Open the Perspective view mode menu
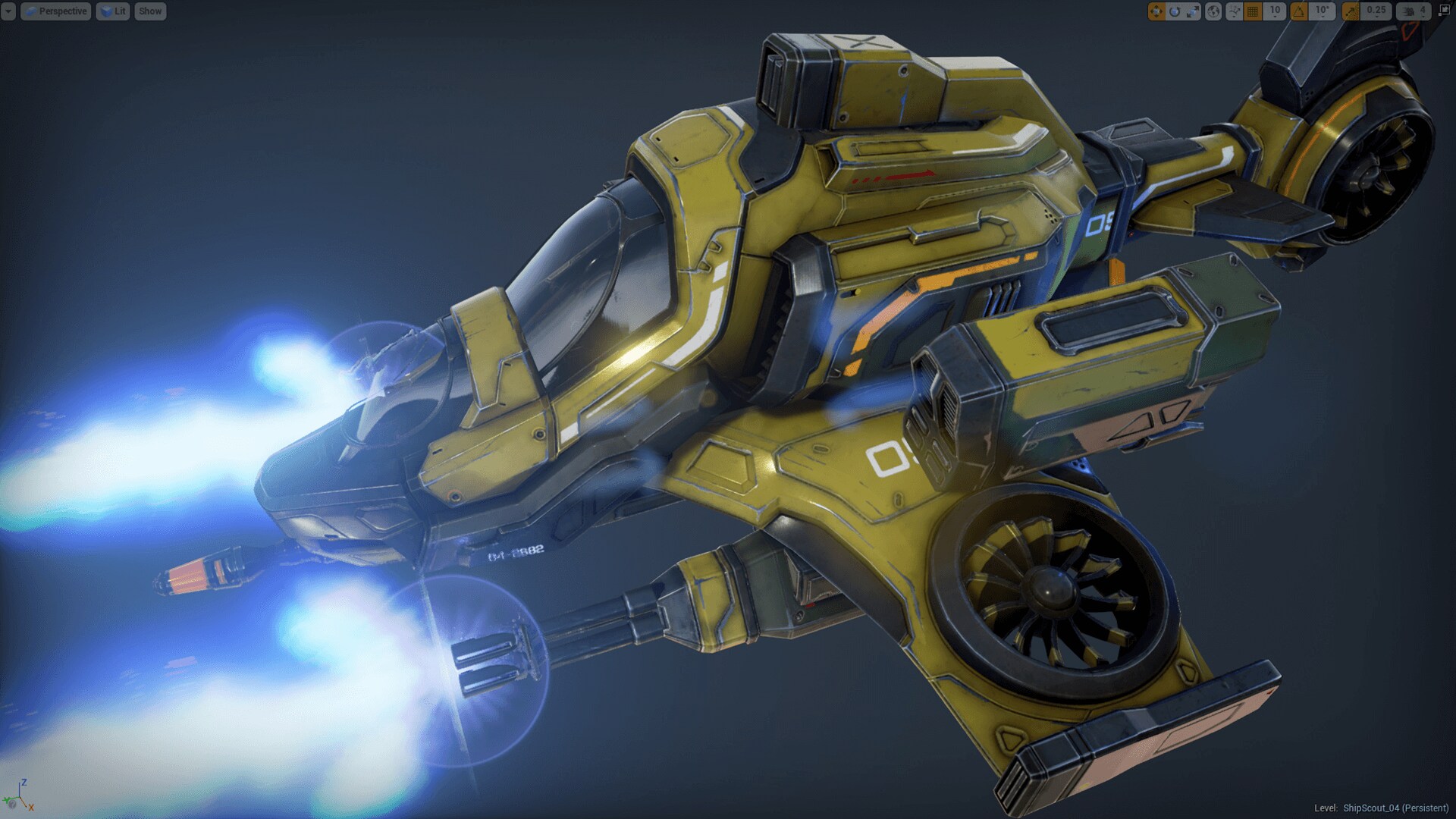The height and width of the screenshot is (819, 1456). pos(57,11)
